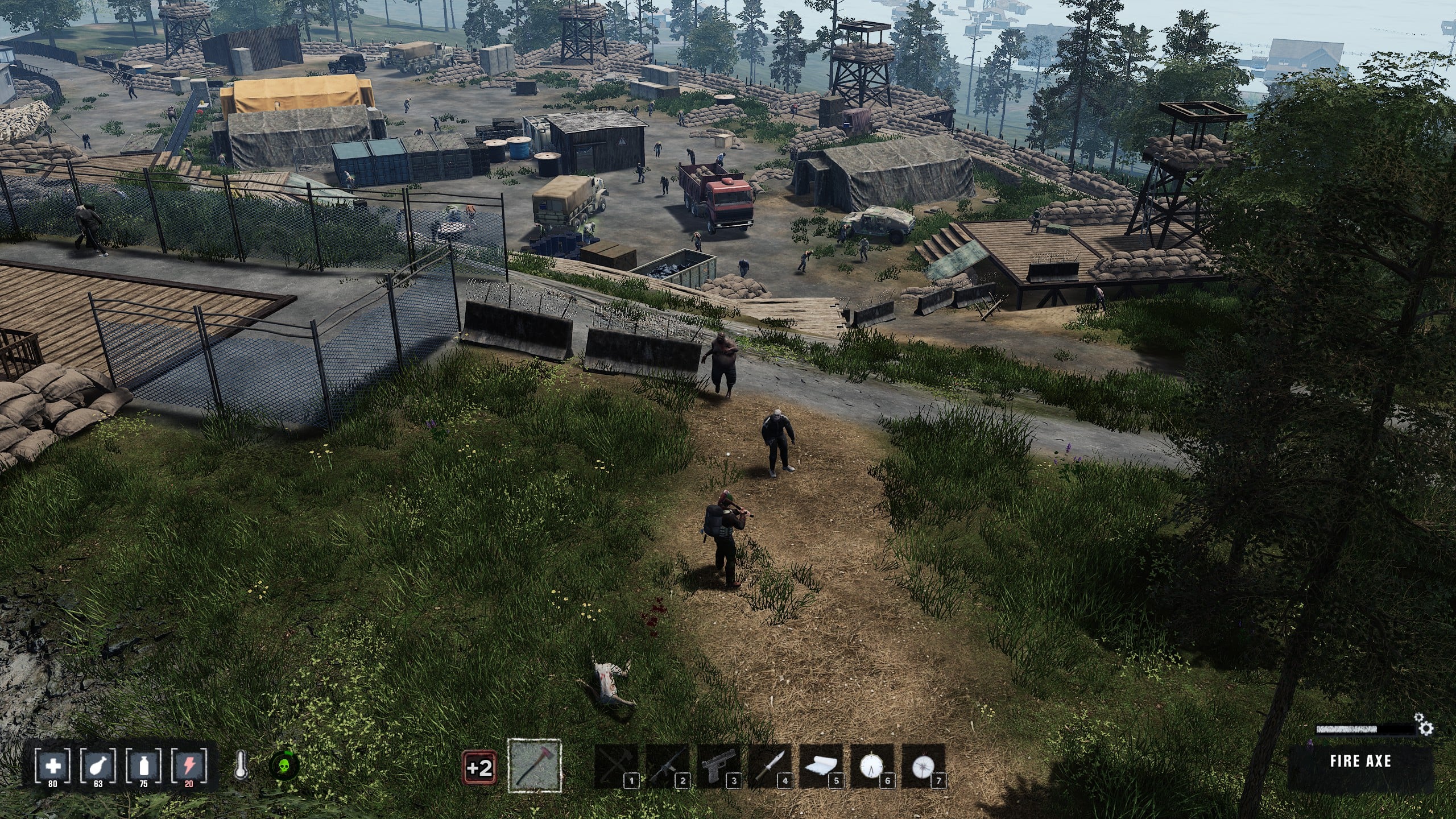Screen dimensions: 1456x819
Task: Select the crossed tools in hotbar slot 1
Action: point(615,766)
